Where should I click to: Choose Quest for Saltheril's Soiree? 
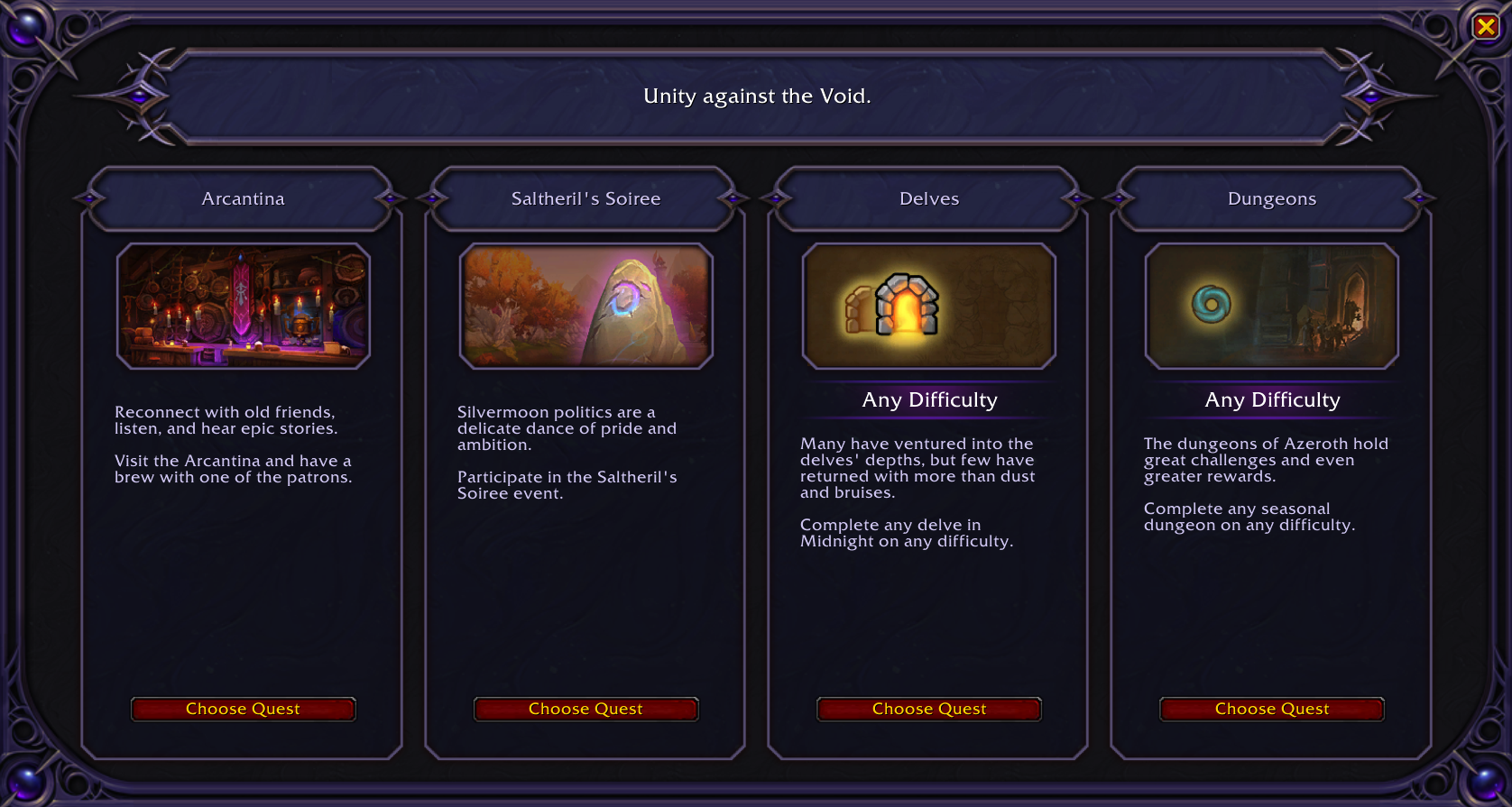(585, 709)
